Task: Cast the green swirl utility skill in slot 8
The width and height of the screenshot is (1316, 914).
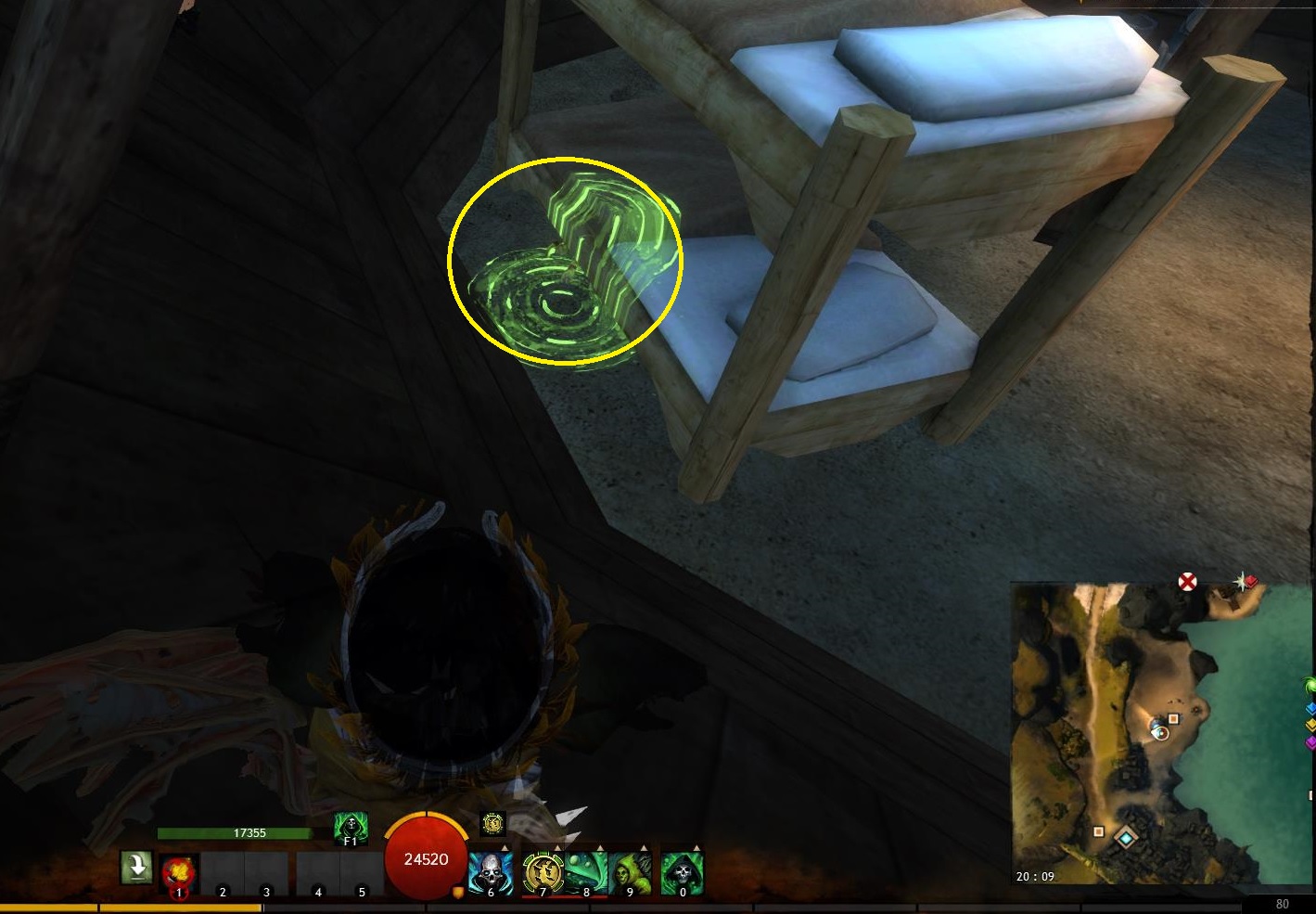Action: (x=586, y=873)
